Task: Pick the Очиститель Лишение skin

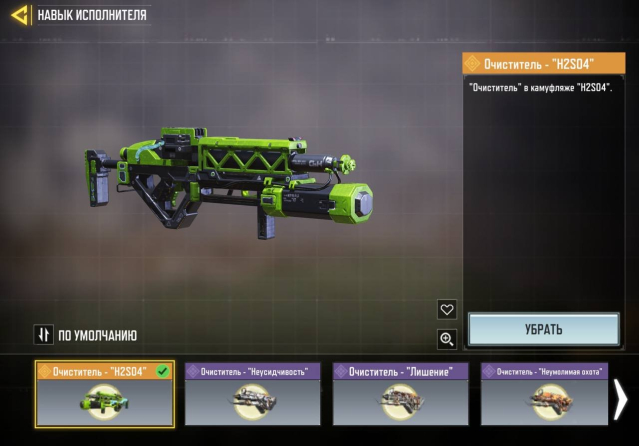Action: (x=400, y=394)
